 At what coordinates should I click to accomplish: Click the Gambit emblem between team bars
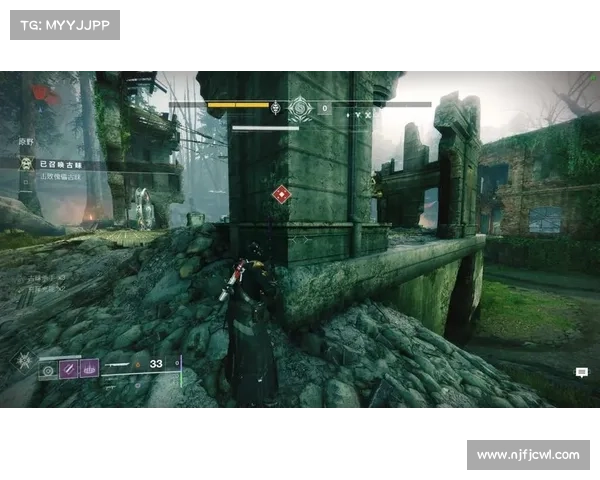(300, 108)
